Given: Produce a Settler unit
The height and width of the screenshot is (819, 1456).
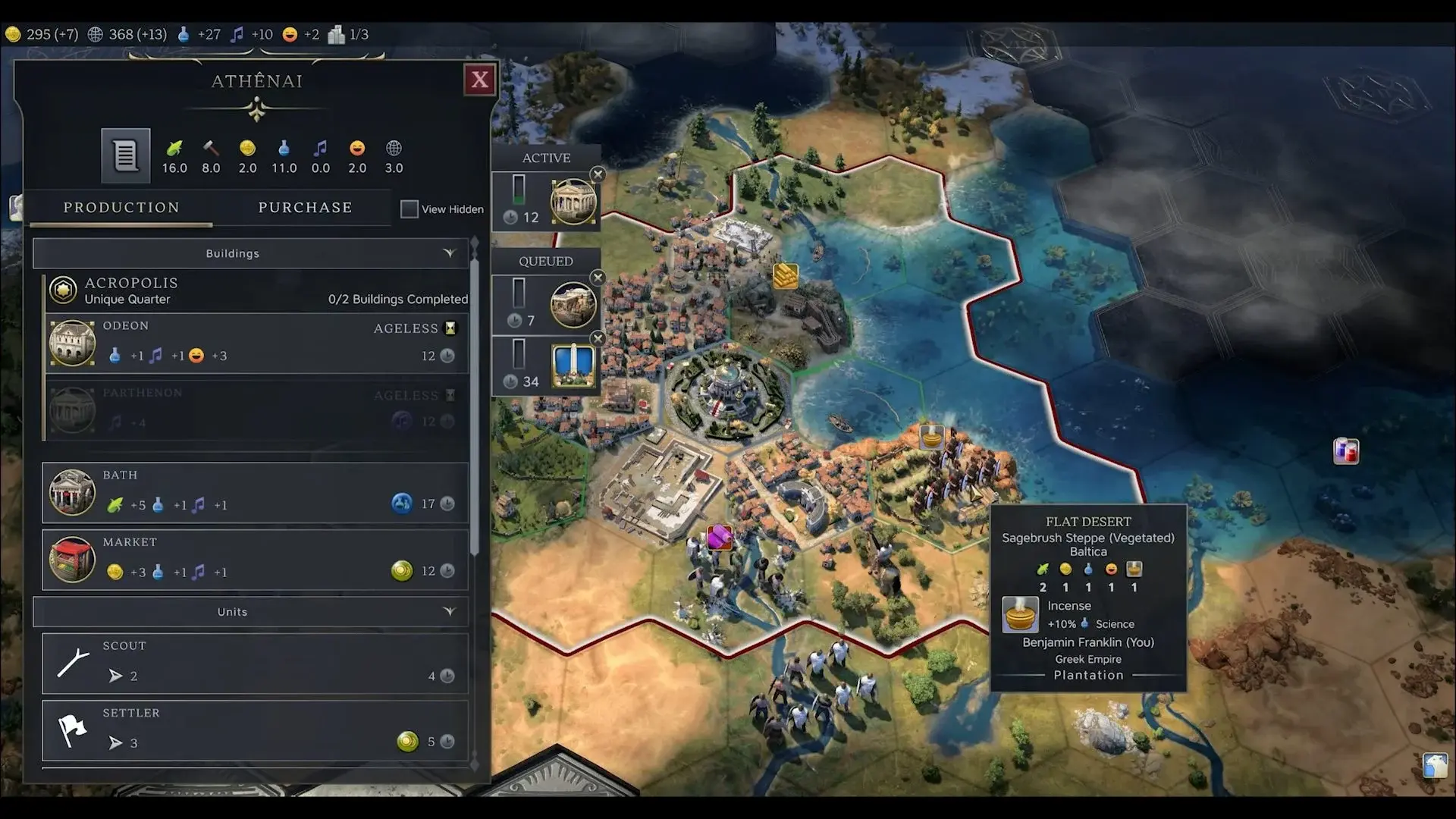Looking at the screenshot, I should [255, 730].
